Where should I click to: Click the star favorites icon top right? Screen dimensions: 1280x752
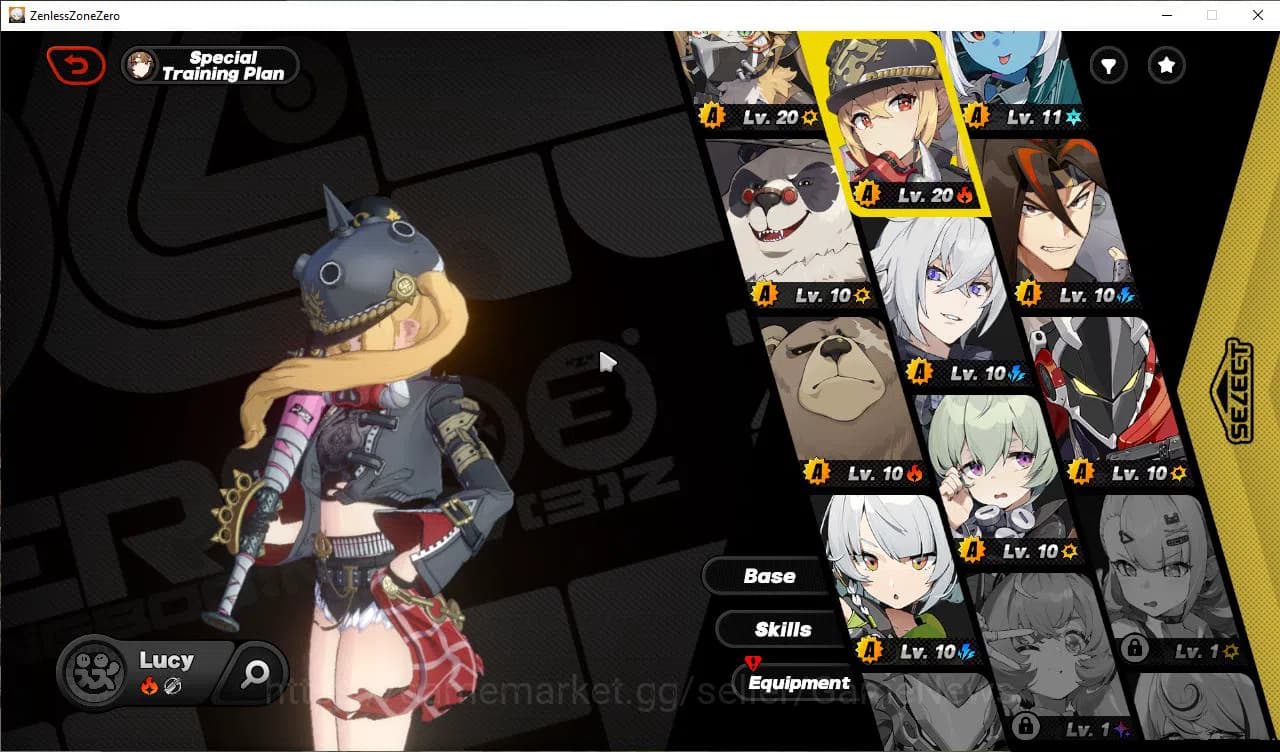tap(1166, 66)
